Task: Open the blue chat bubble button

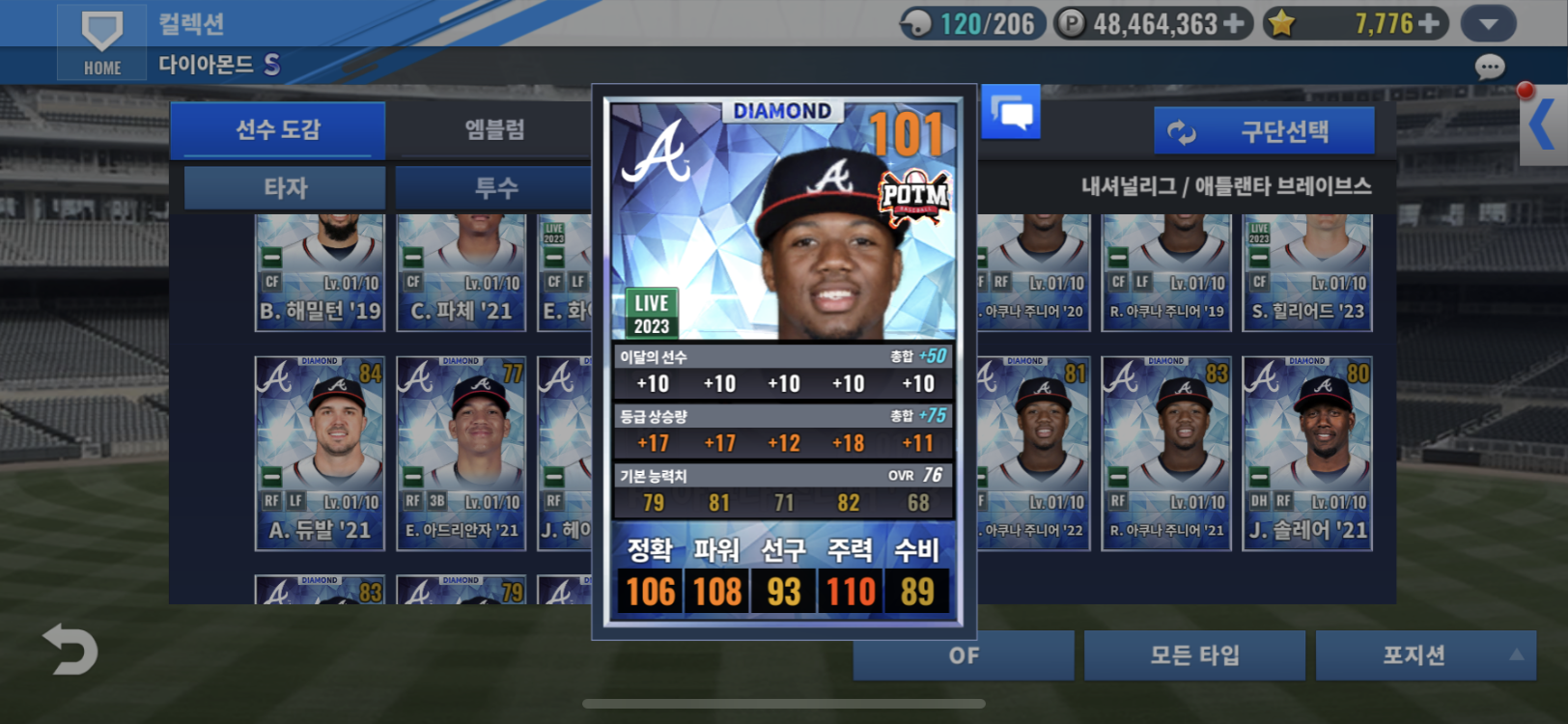Action: tap(1011, 112)
